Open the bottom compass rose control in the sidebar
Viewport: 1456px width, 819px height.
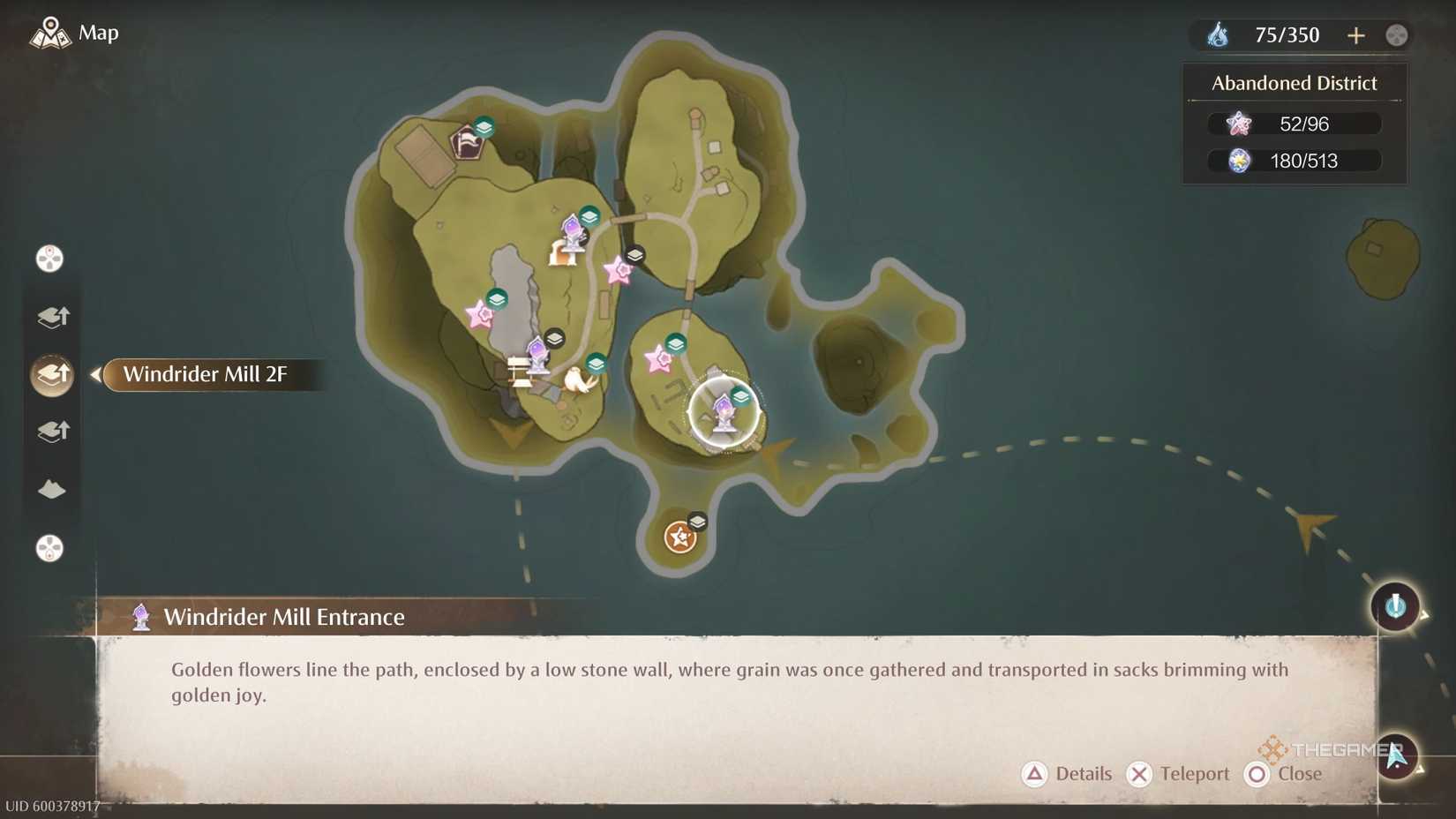pos(49,549)
